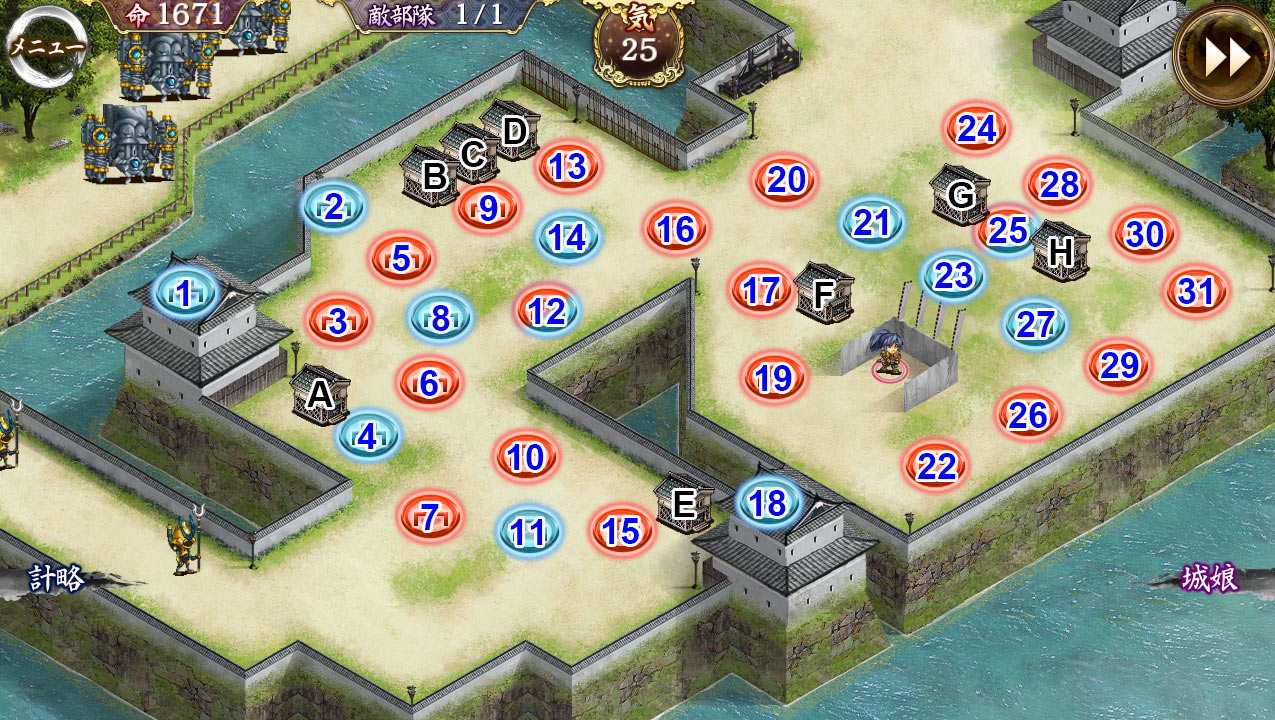Choose red deployment tile number 20
Image resolution: width=1275 pixels, height=720 pixels.
pyautogui.click(x=786, y=180)
